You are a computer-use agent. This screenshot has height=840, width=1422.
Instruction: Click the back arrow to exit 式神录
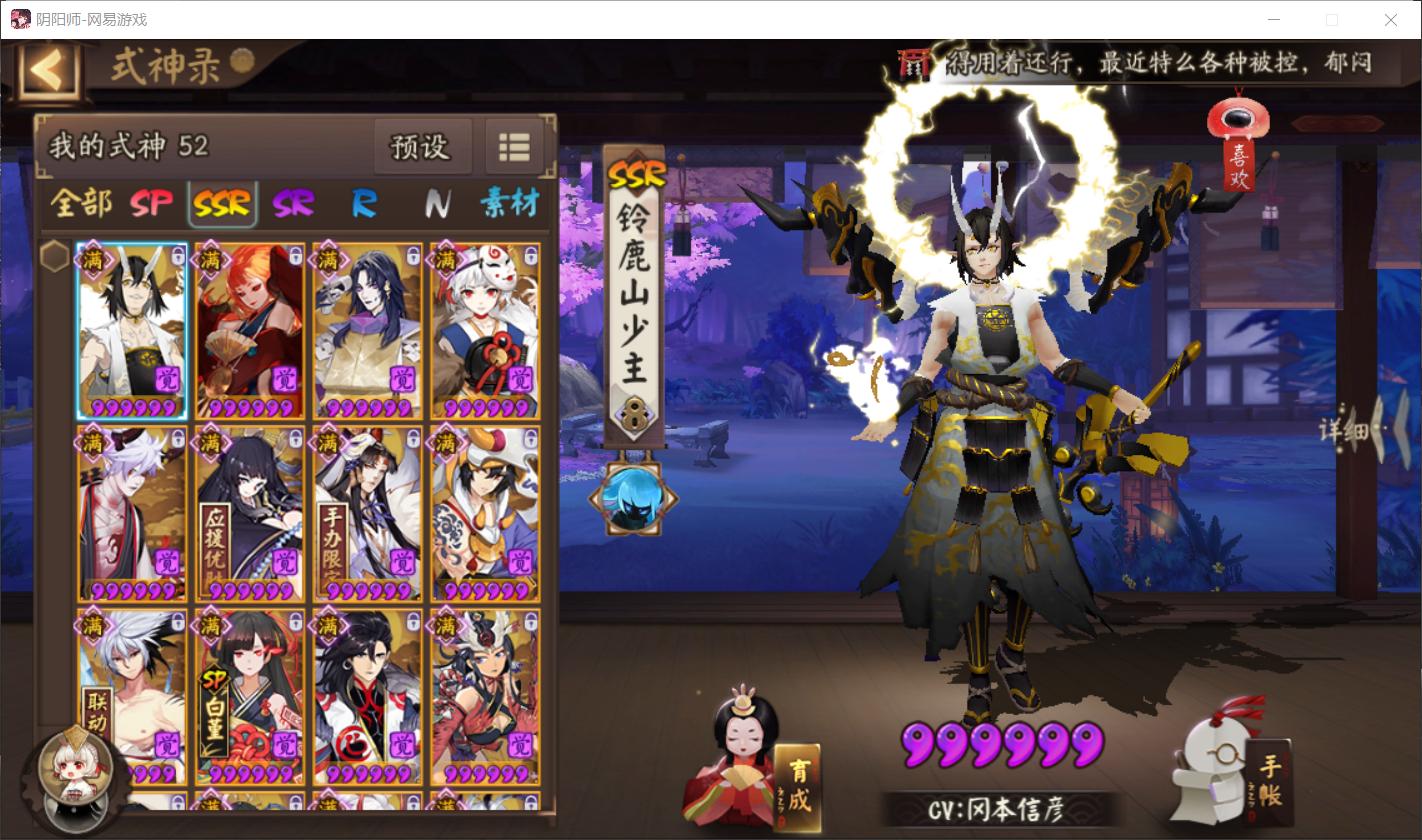click(x=47, y=70)
